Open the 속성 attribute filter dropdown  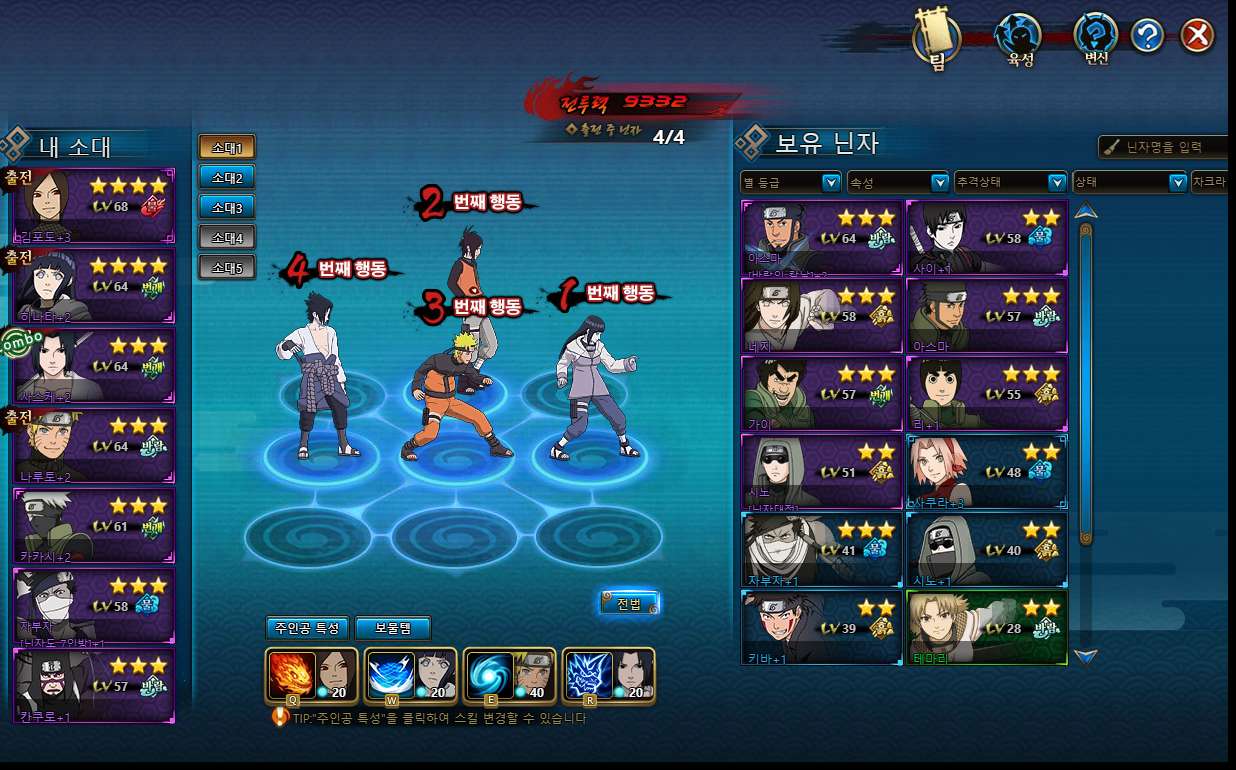tap(897, 182)
